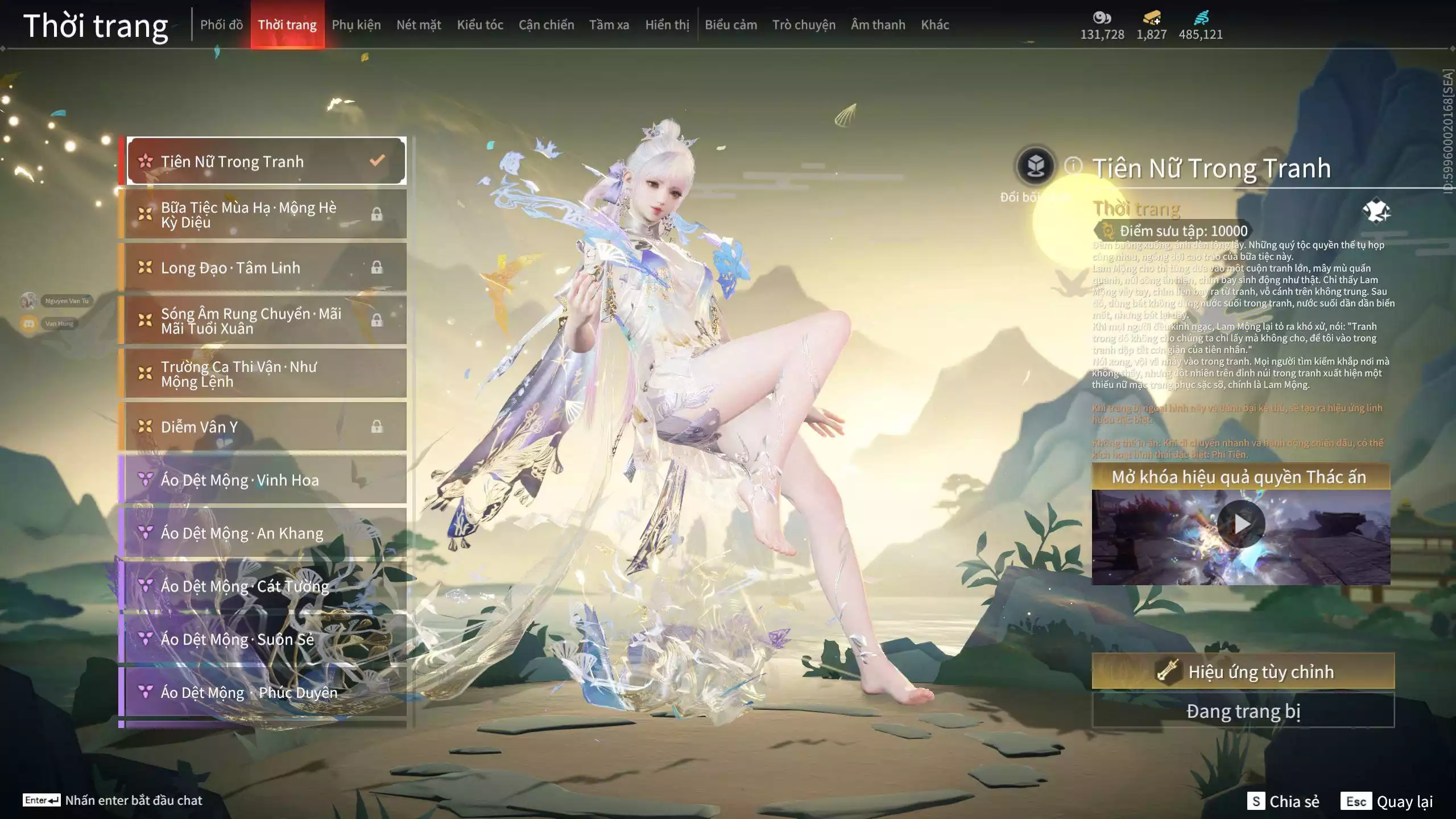Open Hiệu ứng tùy chỉnh effects
The image size is (1456, 819).
(1243, 672)
